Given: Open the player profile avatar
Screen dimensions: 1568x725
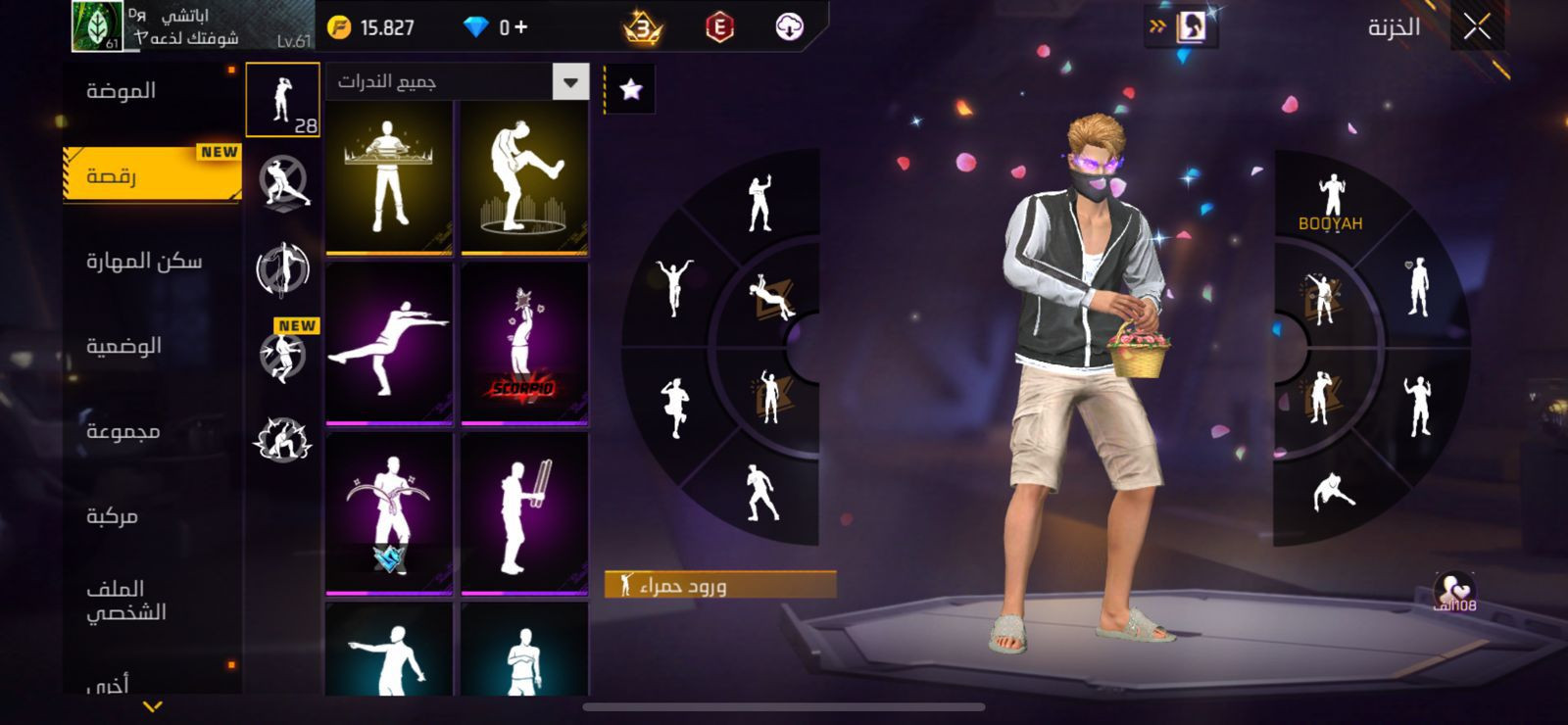Looking at the screenshot, I should click(x=97, y=26).
